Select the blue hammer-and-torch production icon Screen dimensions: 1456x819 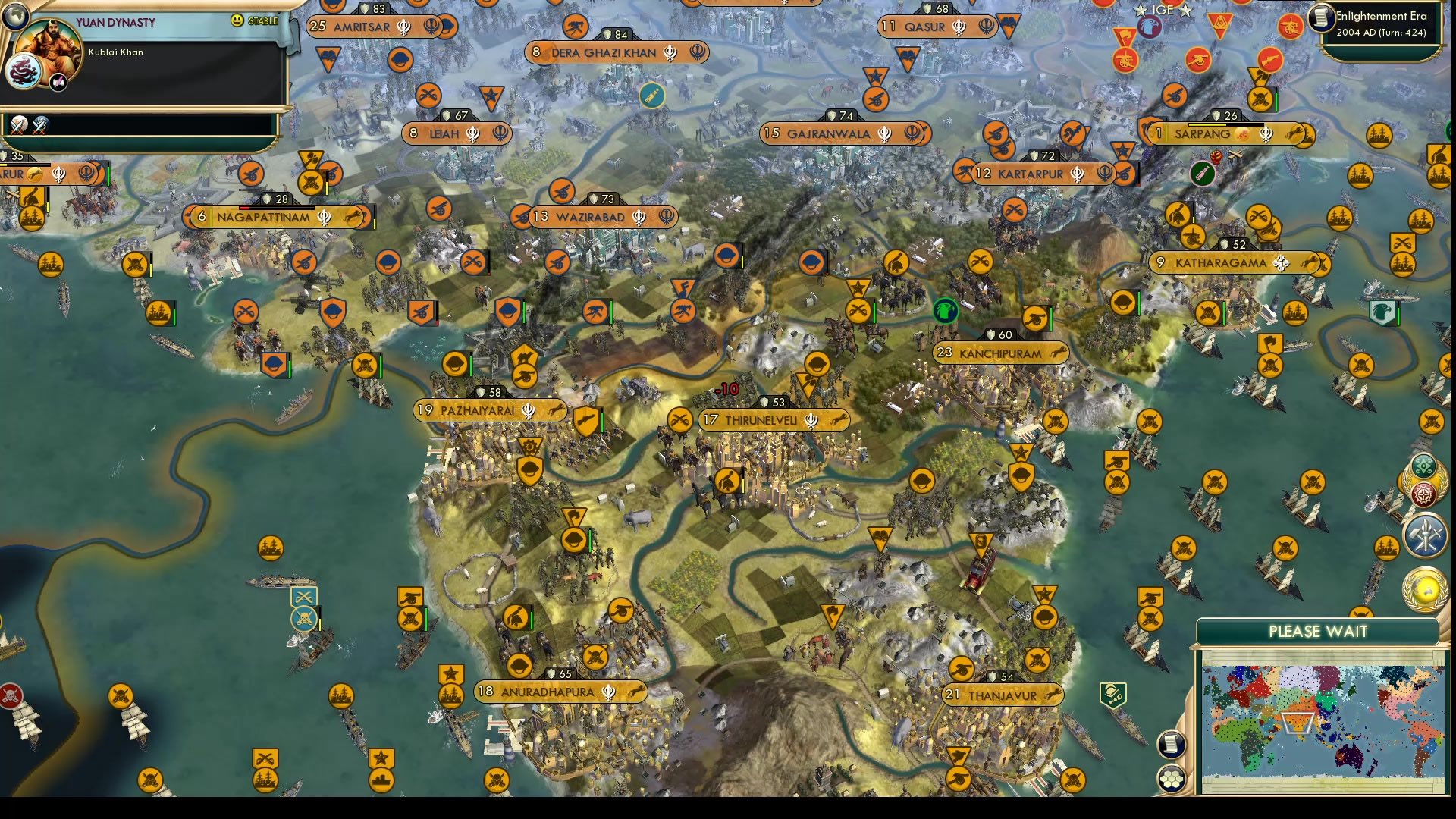pyautogui.click(x=1425, y=535)
